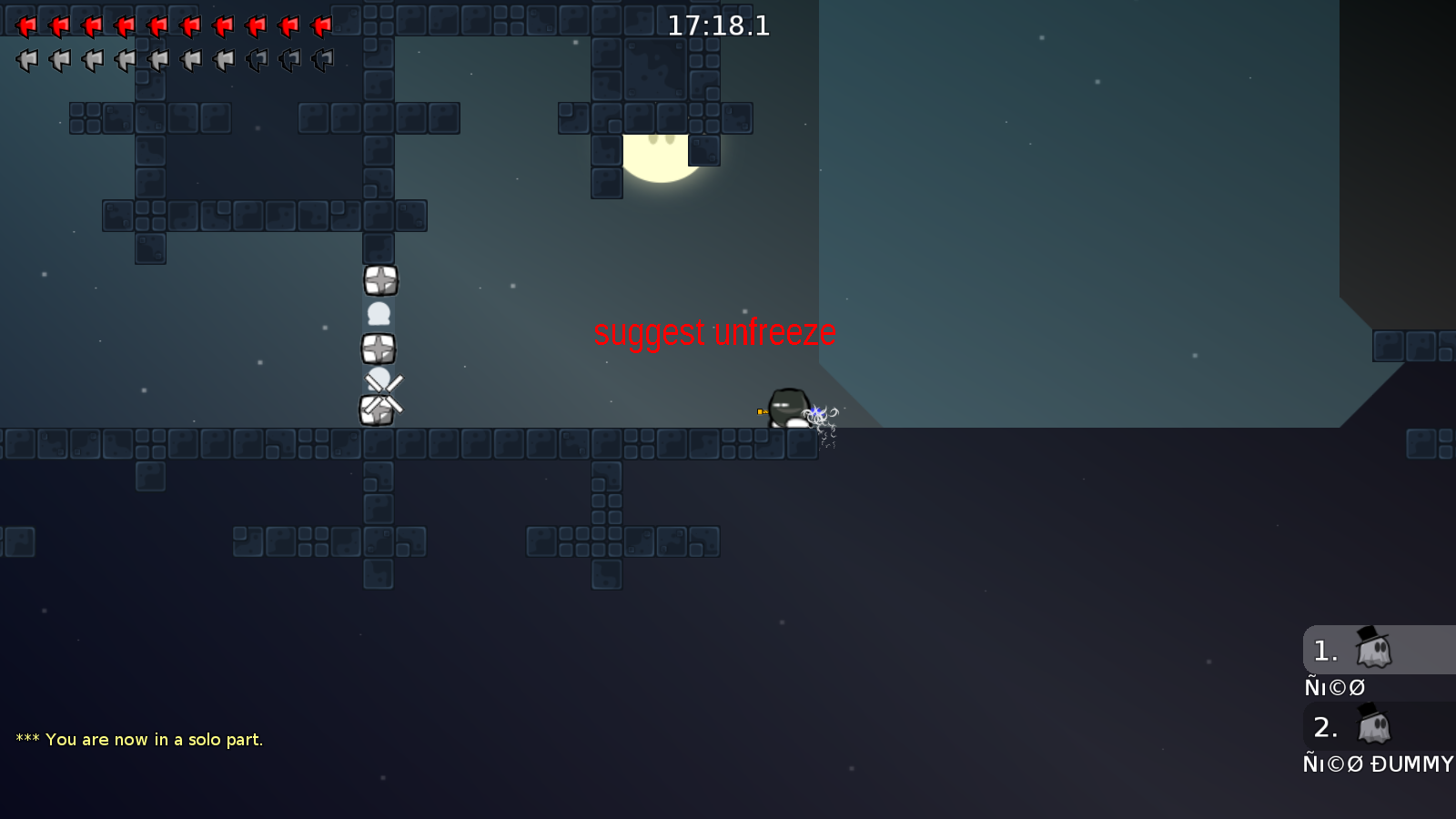1456x819 pixels.
Task: Click the first red flag icon in the HUD
Action: (27, 25)
